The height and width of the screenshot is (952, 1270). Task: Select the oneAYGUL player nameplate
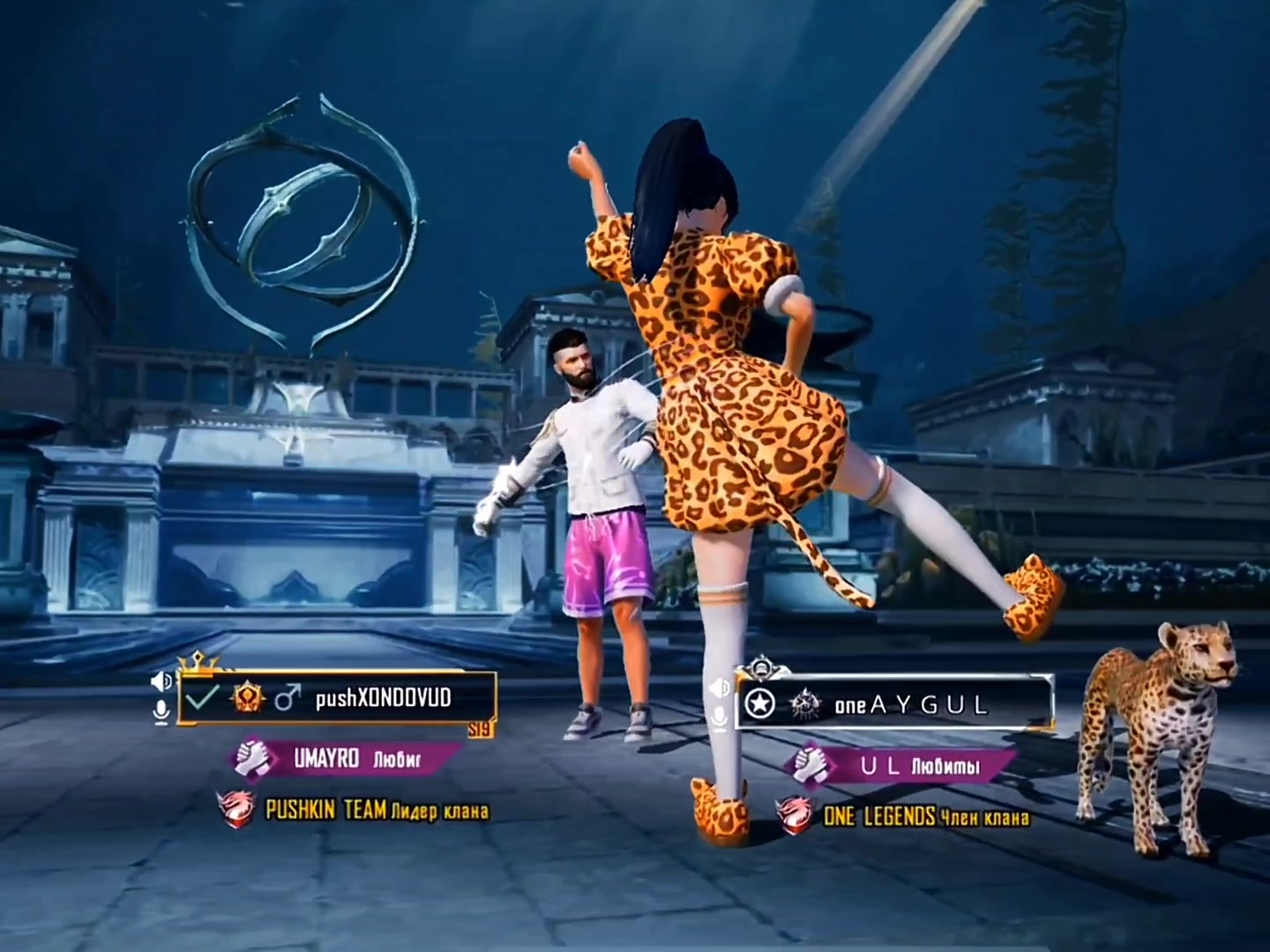click(895, 703)
